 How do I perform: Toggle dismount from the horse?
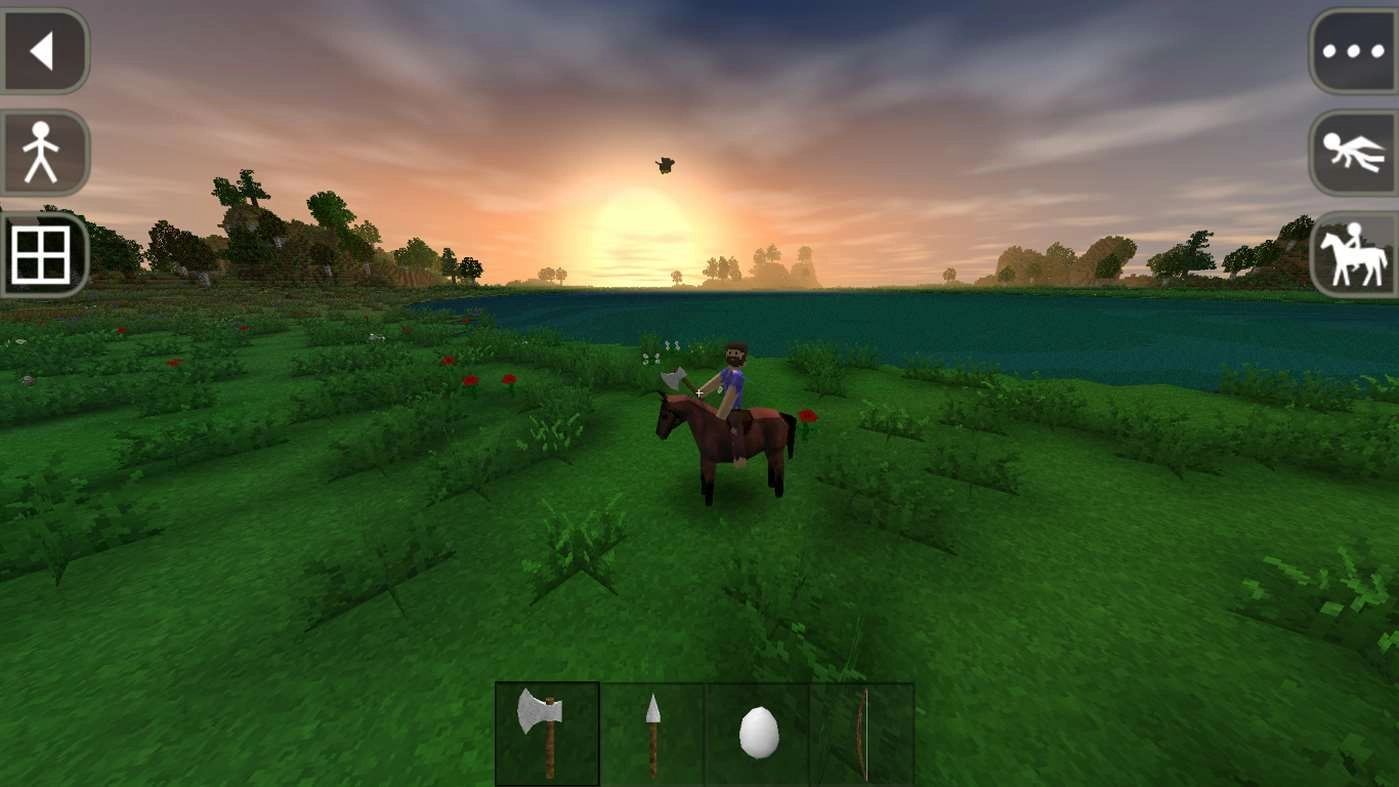[1355, 253]
